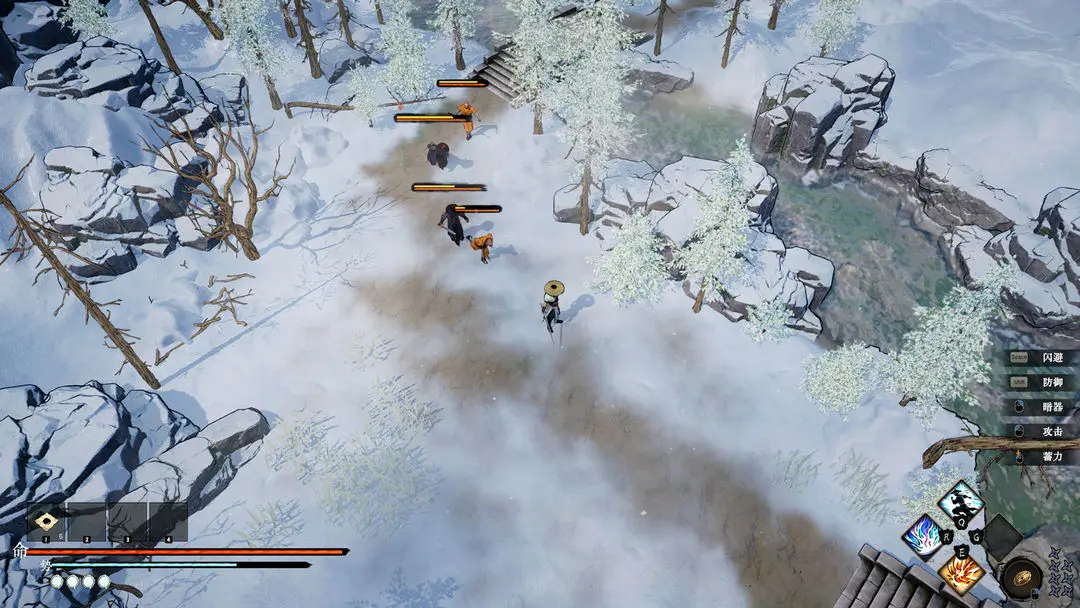
Task: Activate the Q dark figure skill
Action: tap(960, 502)
